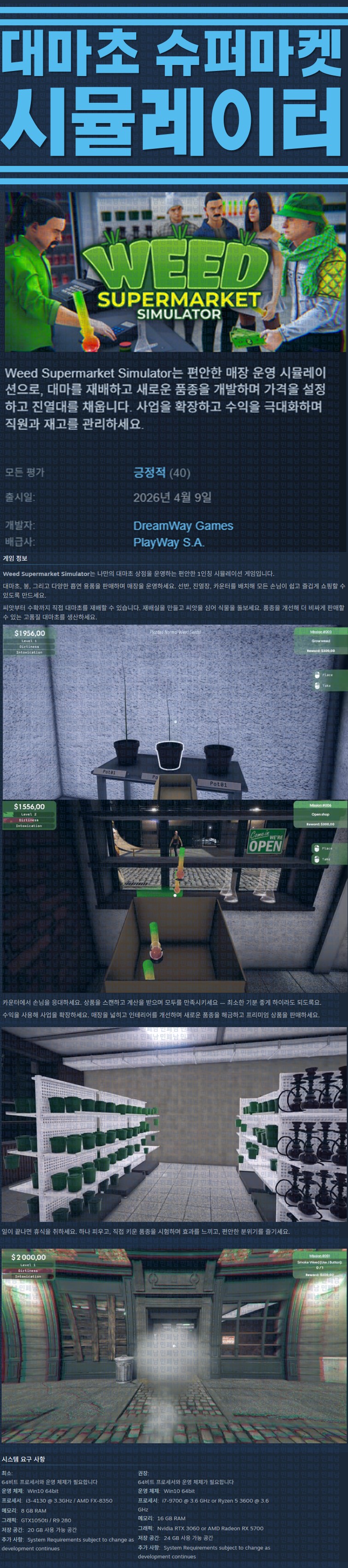Select the Grow weed mission tracker
348x1568 pixels.
click(x=320, y=641)
